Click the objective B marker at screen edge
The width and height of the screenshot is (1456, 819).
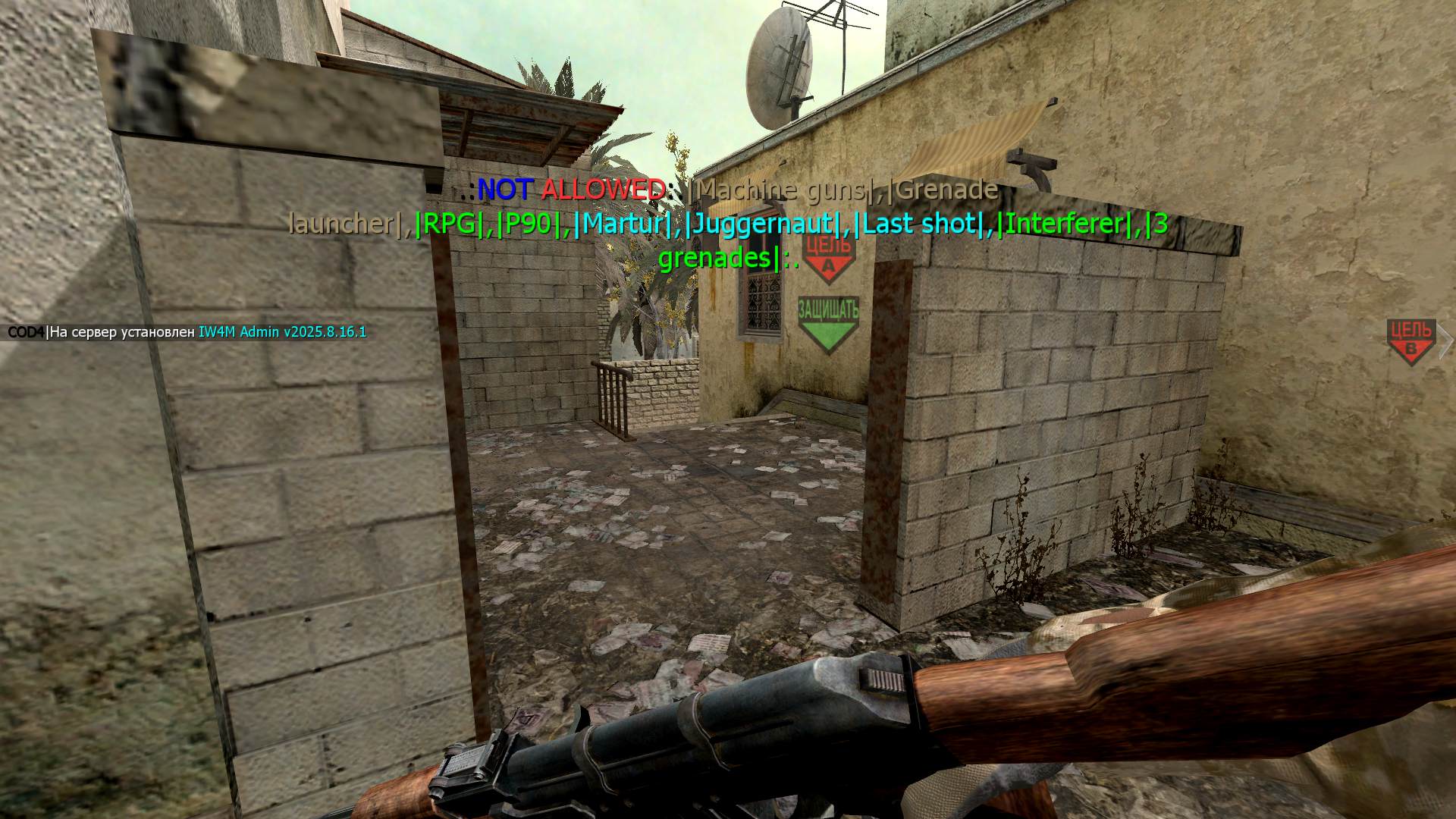click(1410, 342)
